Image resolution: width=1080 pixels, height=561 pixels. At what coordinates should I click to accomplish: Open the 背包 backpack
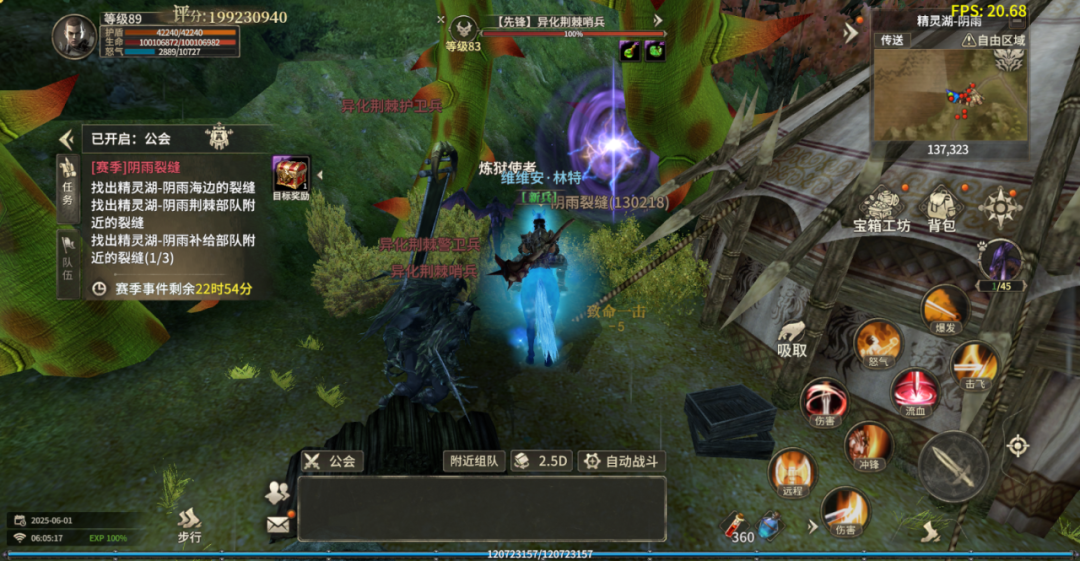(942, 208)
